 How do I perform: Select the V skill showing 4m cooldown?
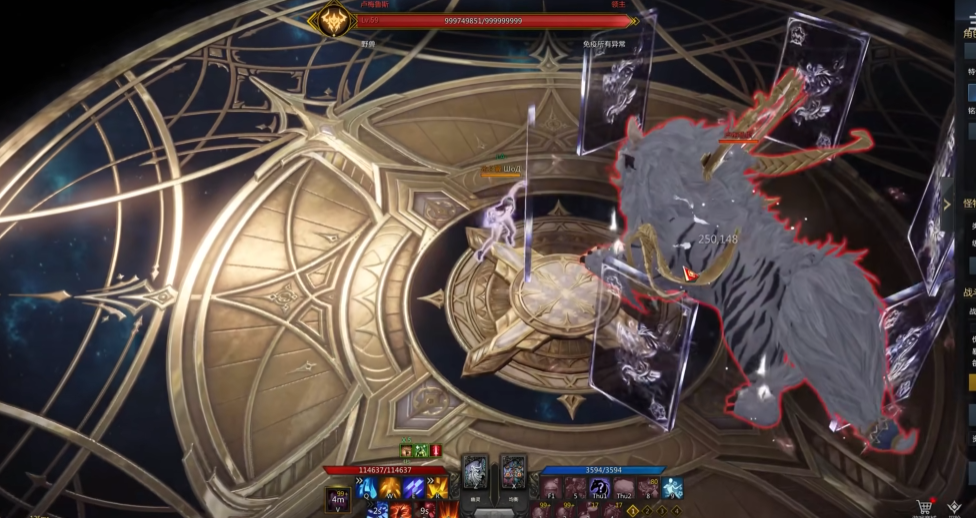coord(338,497)
